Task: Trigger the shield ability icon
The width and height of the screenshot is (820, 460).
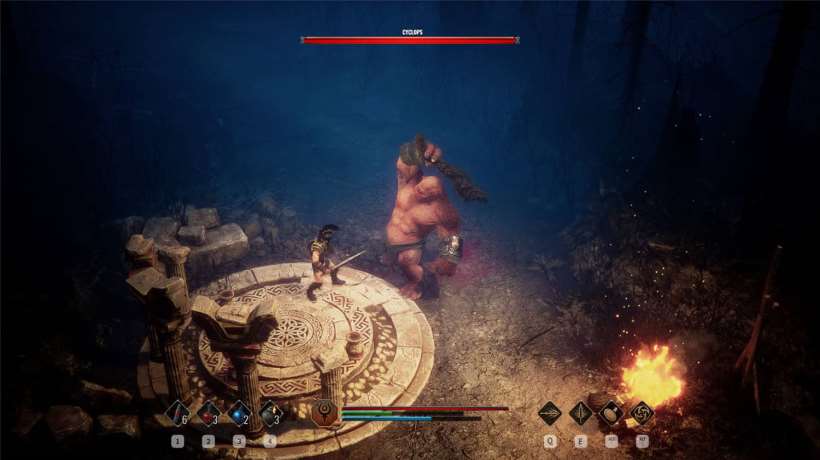Action: (x=611, y=413)
